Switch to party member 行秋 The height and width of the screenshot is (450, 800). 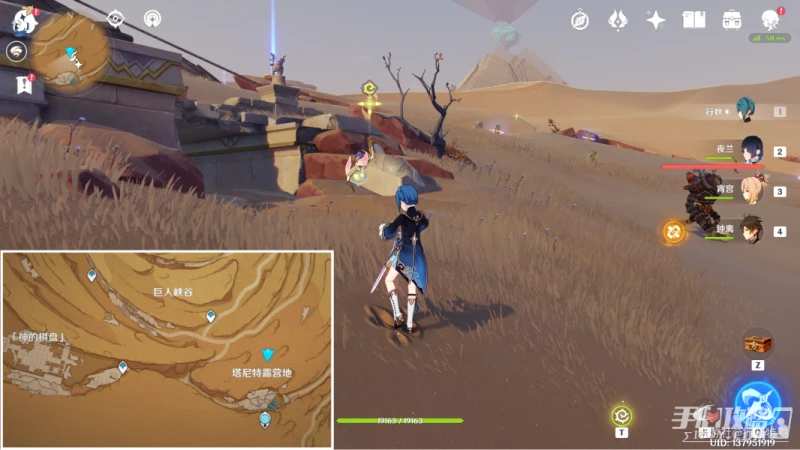[743, 109]
